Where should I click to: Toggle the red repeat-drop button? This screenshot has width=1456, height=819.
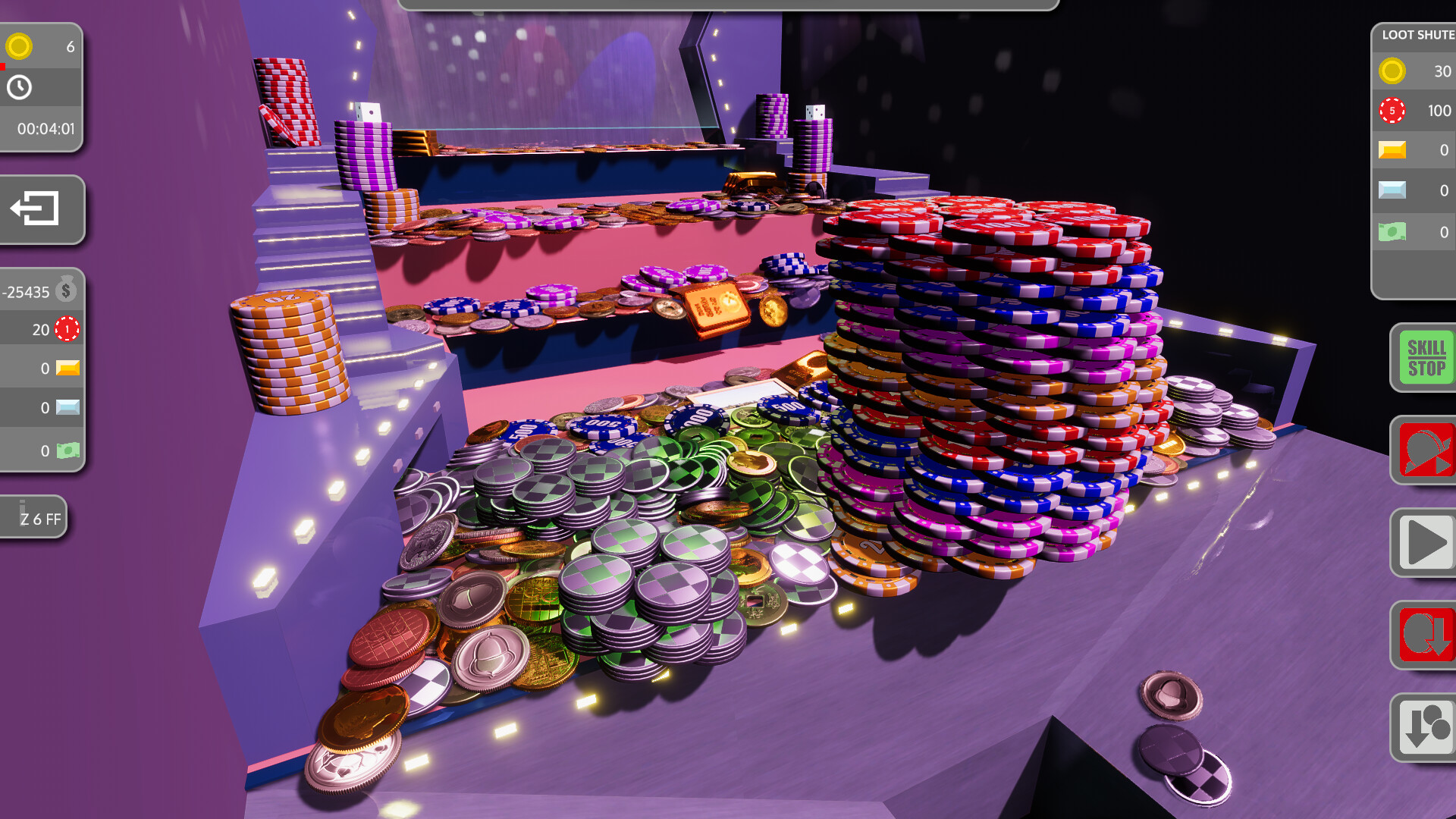click(x=1426, y=635)
